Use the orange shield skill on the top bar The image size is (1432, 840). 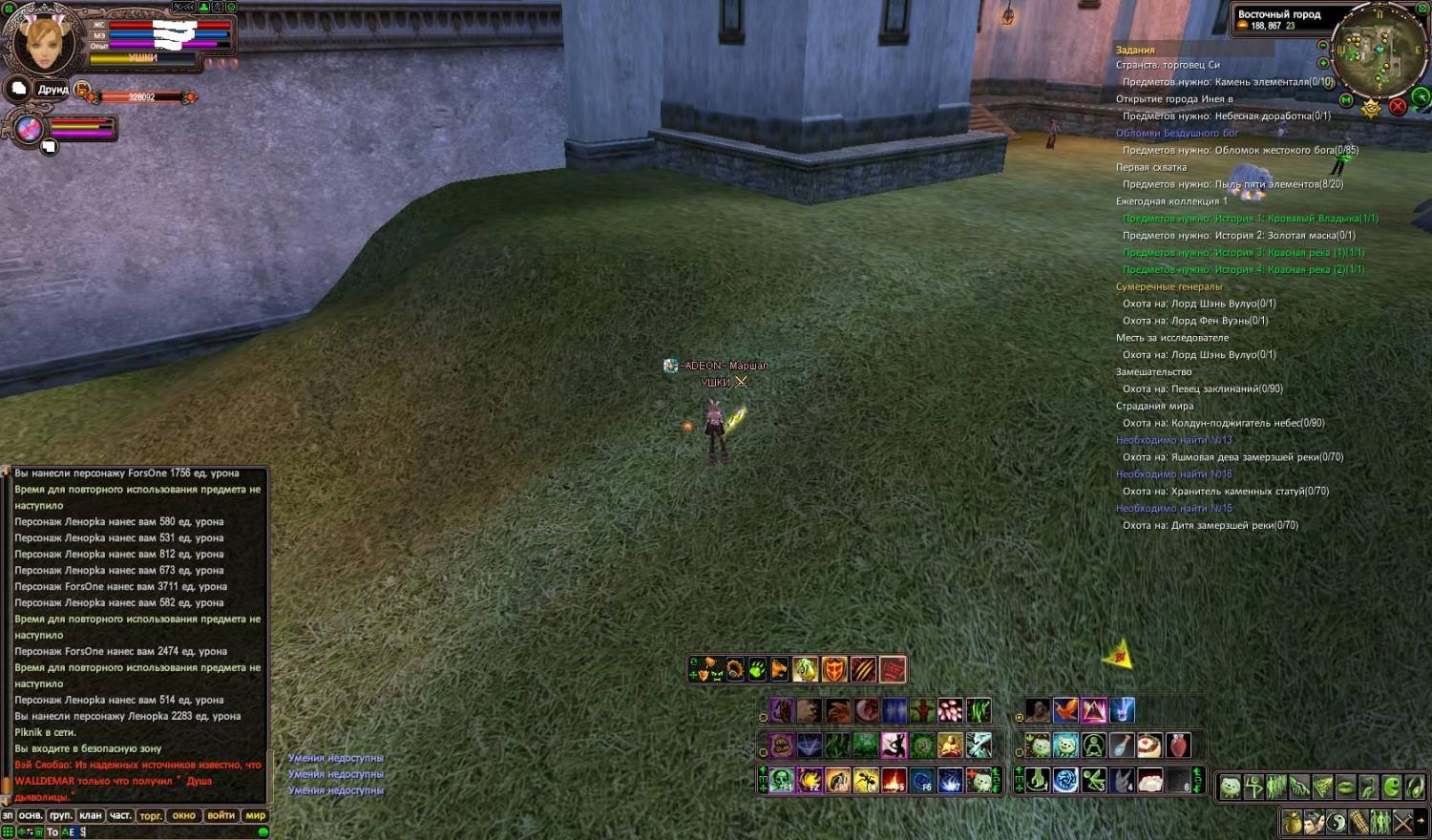834,669
